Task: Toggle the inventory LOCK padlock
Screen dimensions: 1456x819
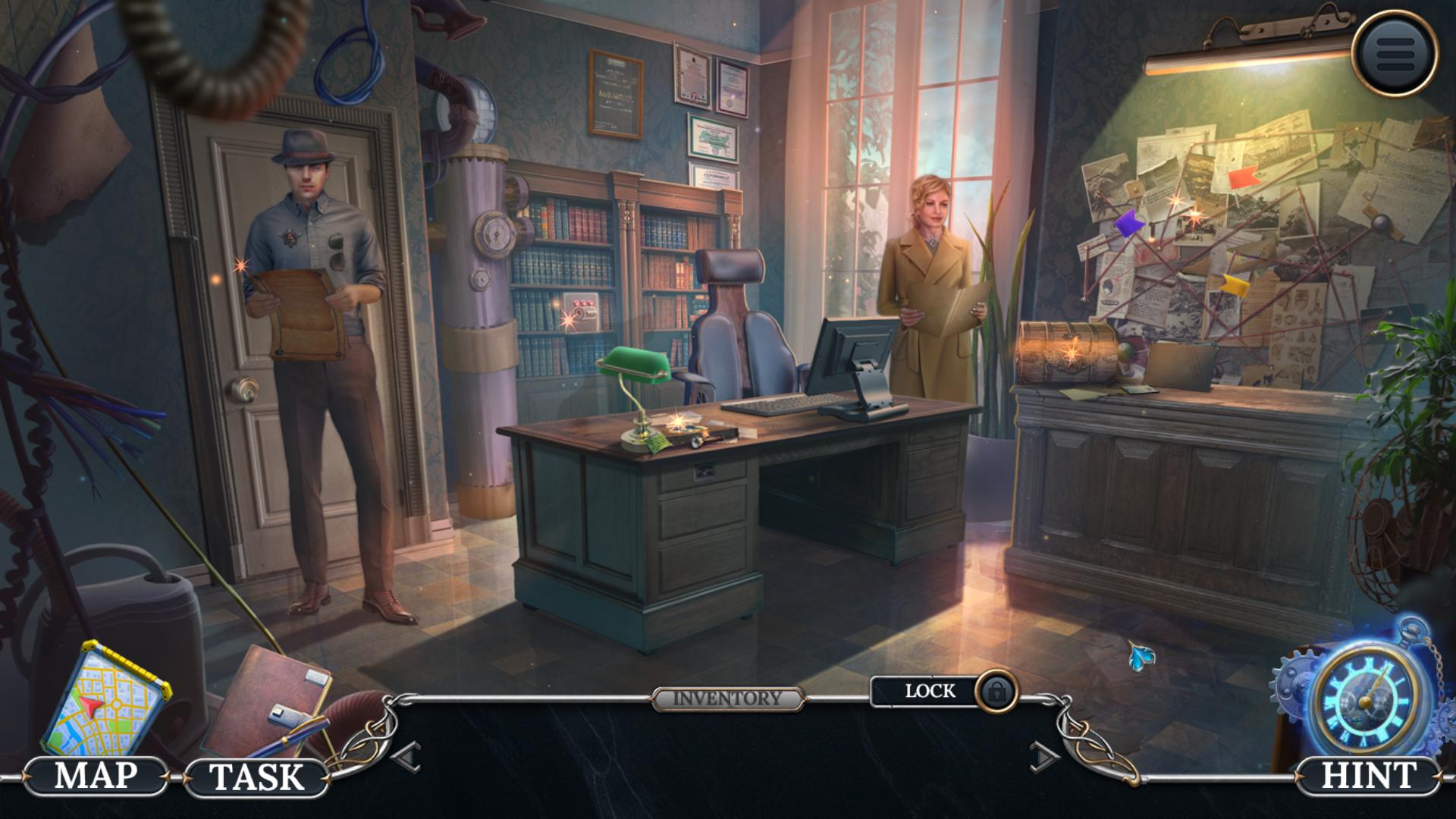Action: [996, 691]
